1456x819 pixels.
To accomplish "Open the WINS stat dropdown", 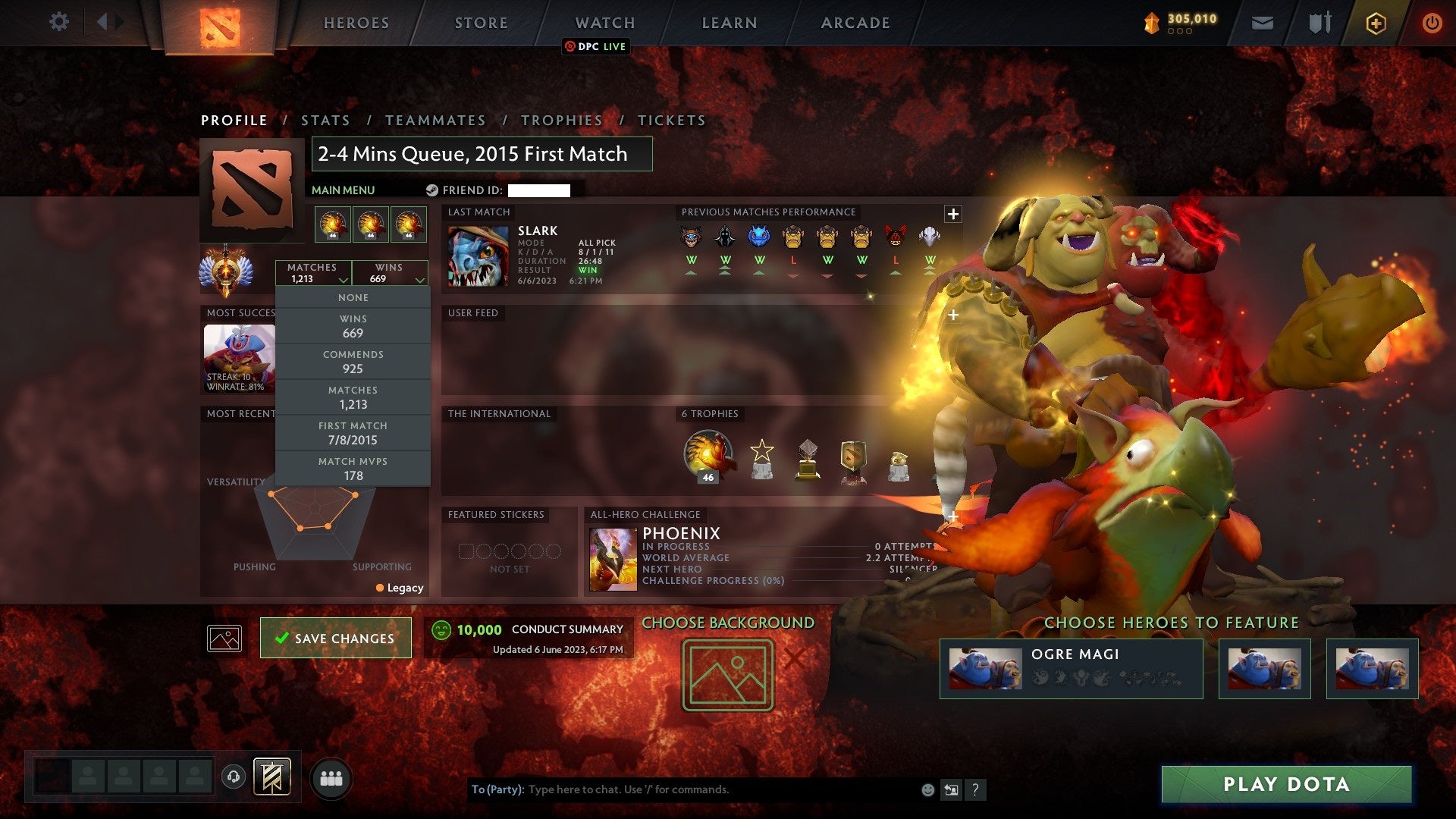I will point(389,272).
